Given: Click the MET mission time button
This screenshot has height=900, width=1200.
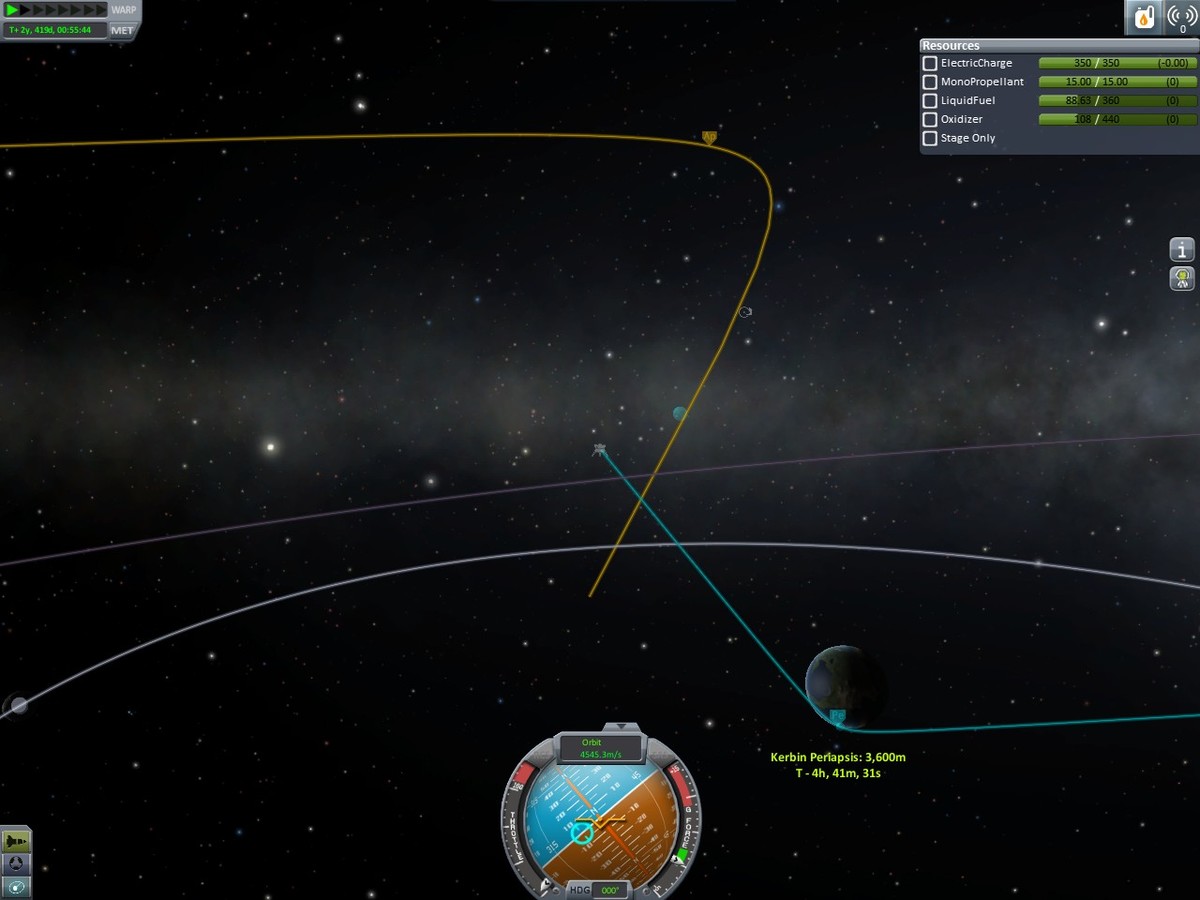Looking at the screenshot, I should [122, 30].
